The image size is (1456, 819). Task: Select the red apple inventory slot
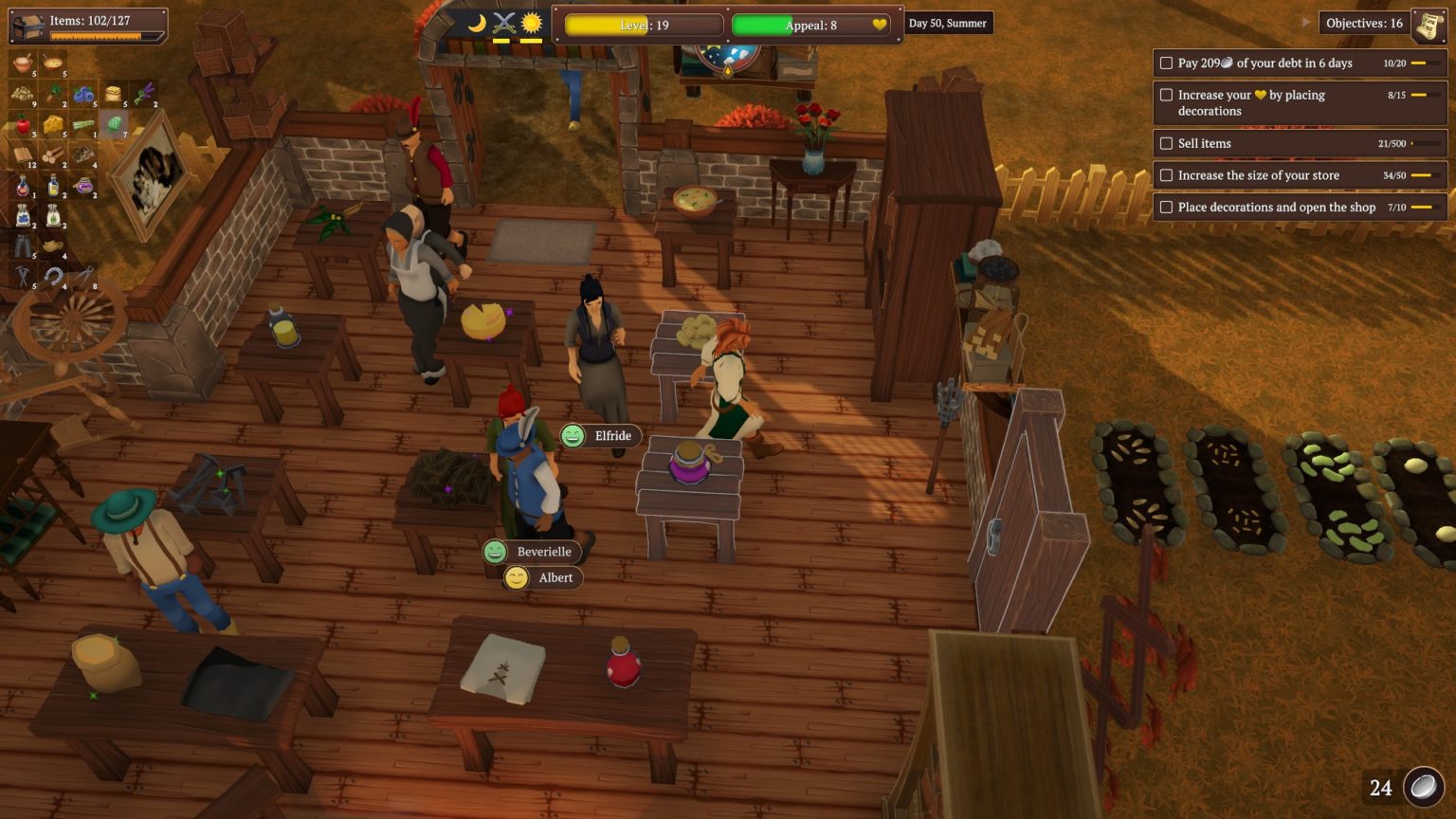tap(23, 124)
